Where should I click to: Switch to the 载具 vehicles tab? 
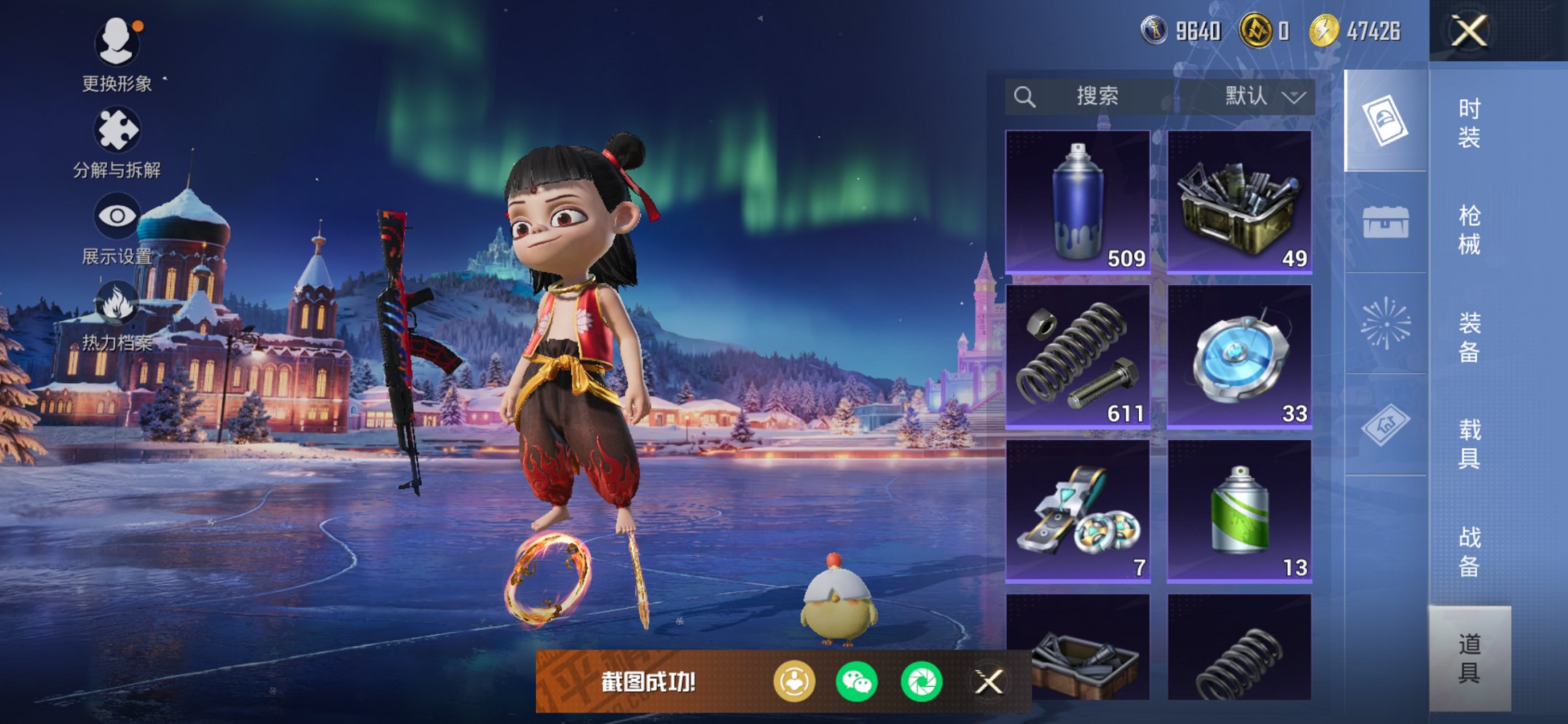point(1469,444)
